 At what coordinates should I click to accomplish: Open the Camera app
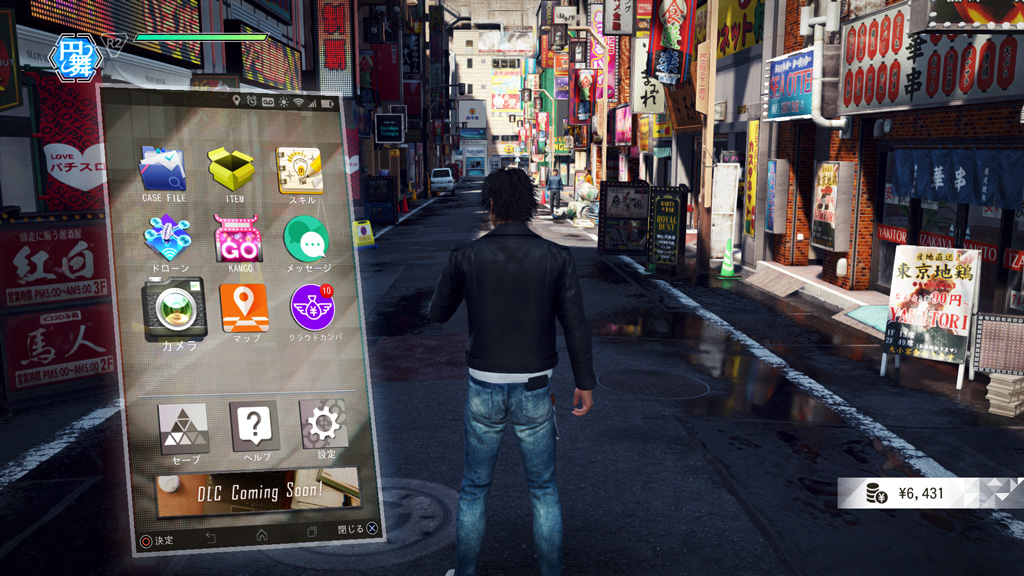click(175, 308)
